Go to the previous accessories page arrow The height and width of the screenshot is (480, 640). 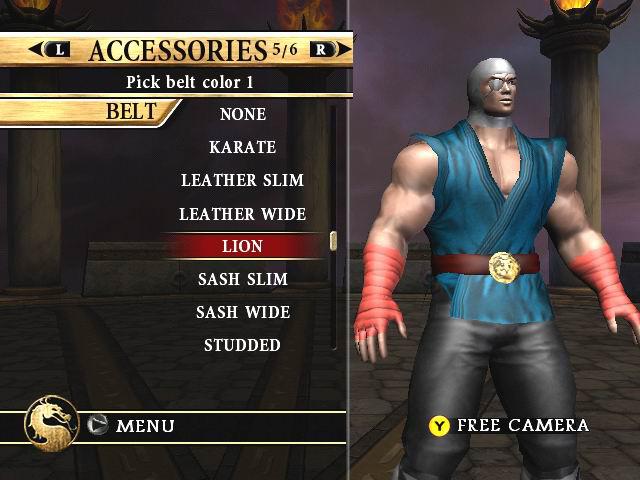pyautogui.click(x=52, y=49)
